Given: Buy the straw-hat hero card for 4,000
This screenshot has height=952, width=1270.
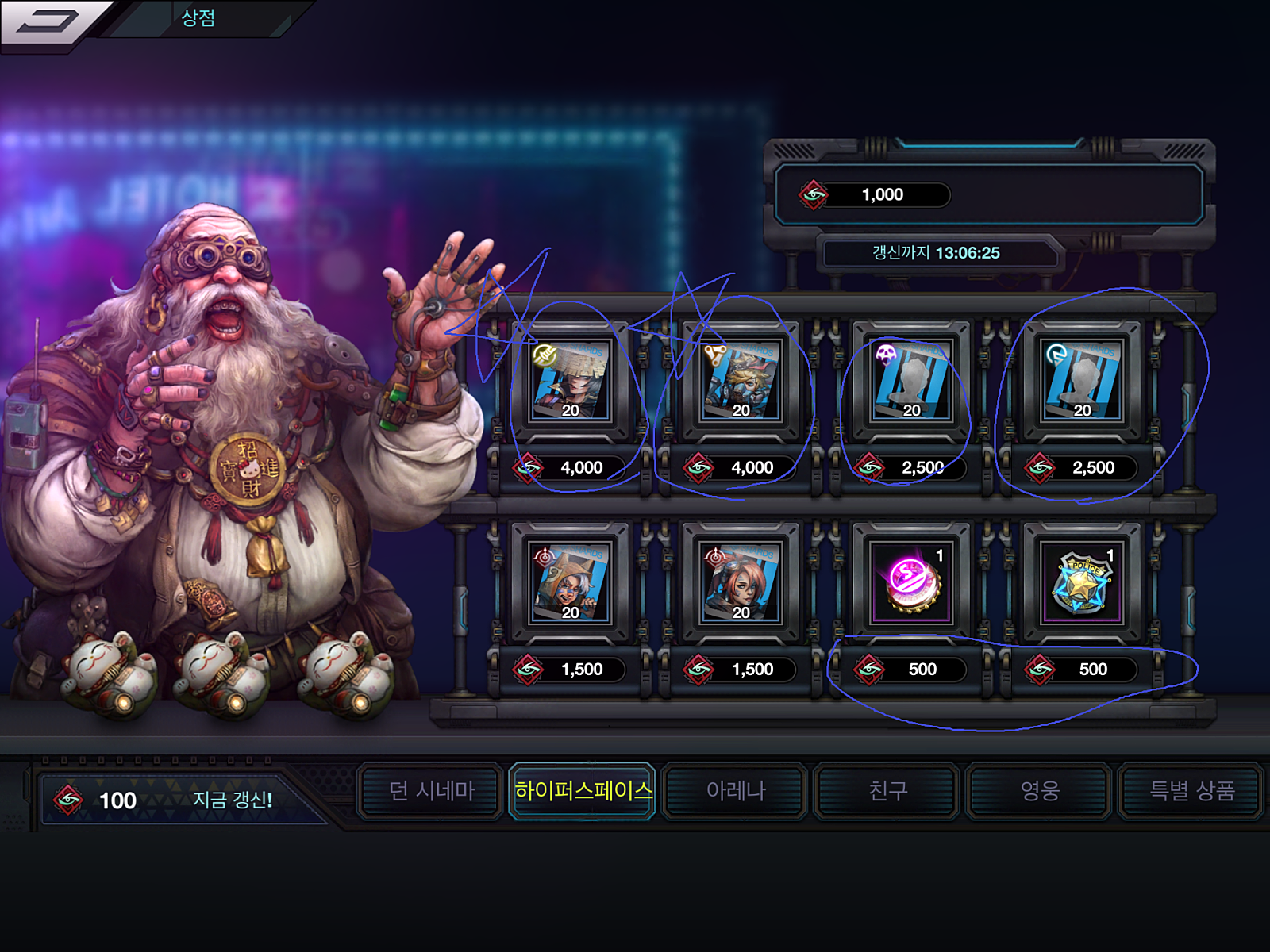Looking at the screenshot, I should point(570,382).
